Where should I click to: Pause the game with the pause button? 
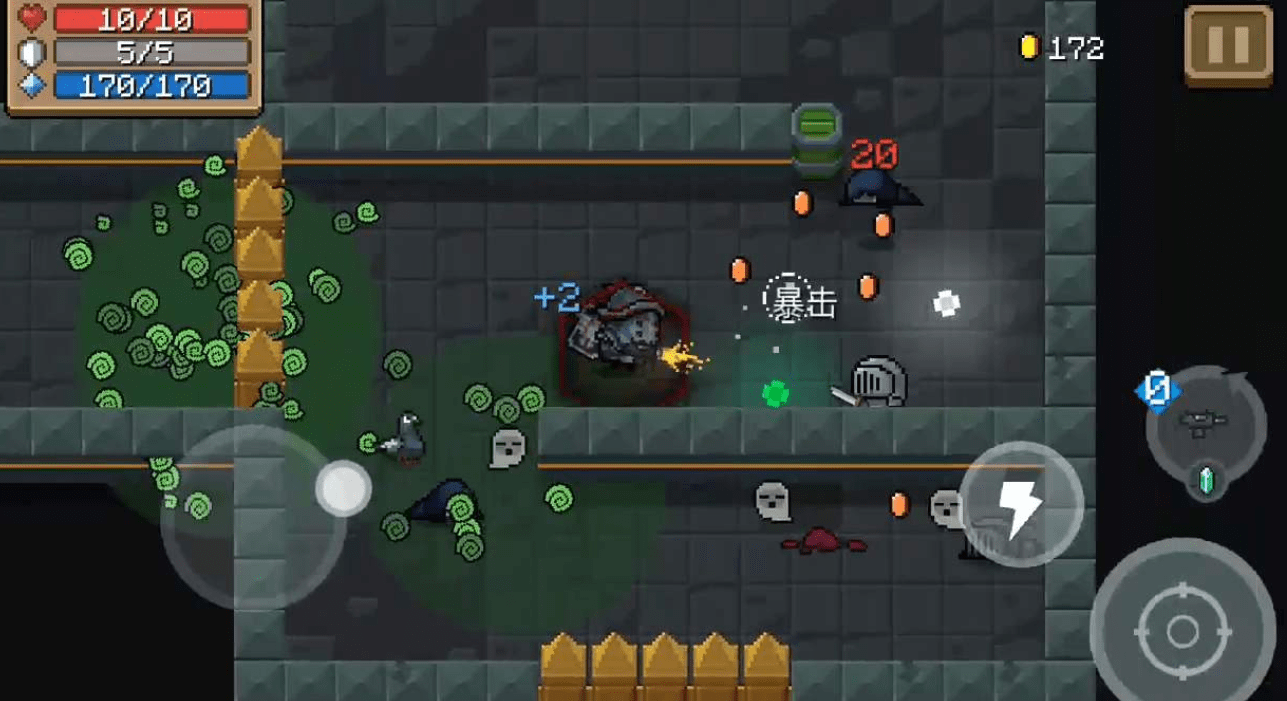coord(1228,44)
